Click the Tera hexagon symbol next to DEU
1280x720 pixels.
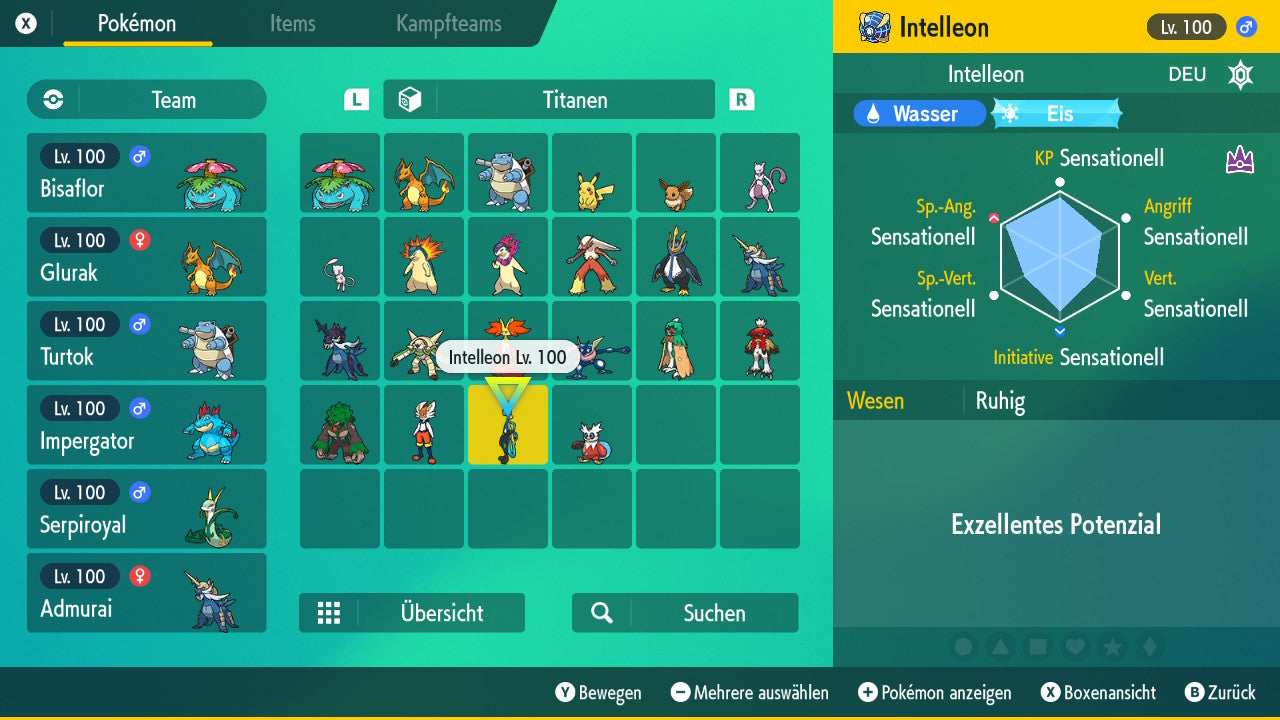(x=1240, y=74)
